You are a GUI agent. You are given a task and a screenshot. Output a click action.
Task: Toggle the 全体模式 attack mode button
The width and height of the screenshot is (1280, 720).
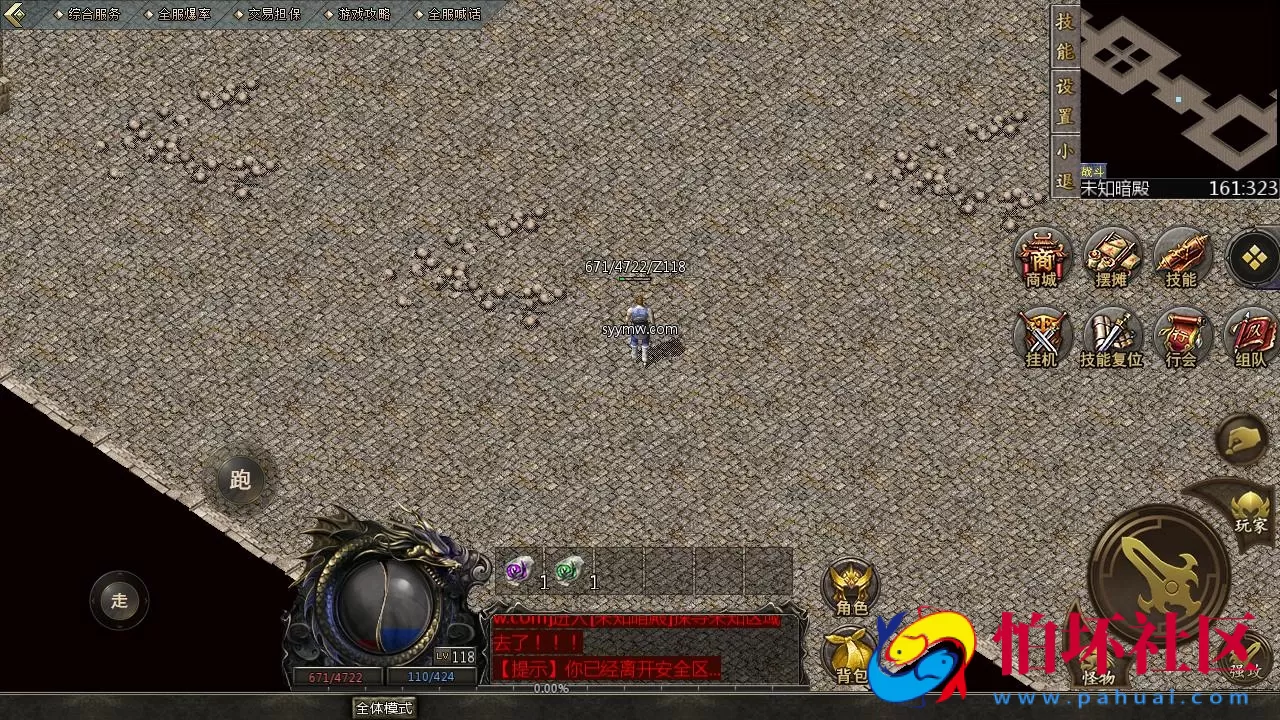pos(384,708)
